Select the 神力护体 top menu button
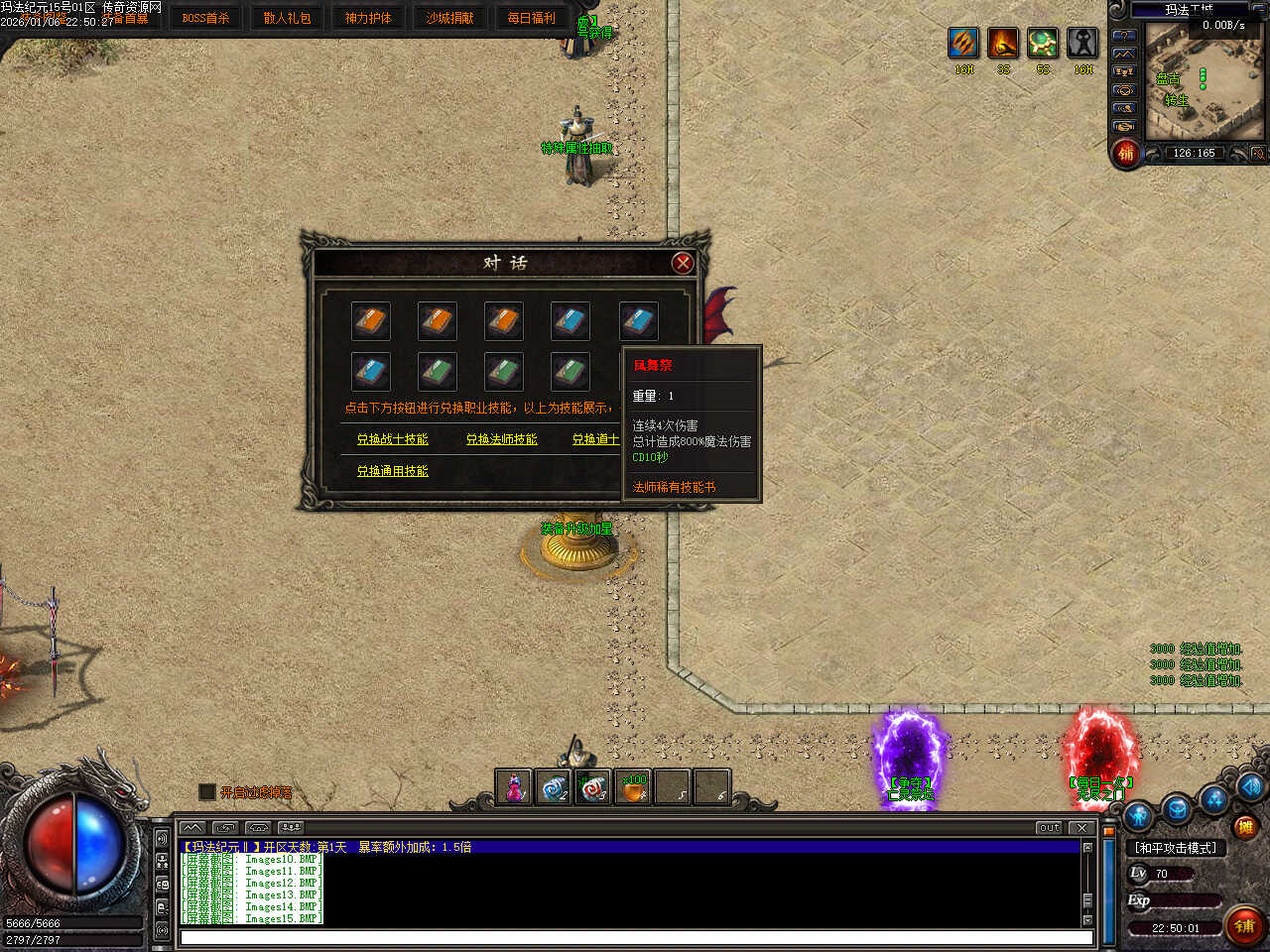Image resolution: width=1270 pixels, height=952 pixels. 368,18
